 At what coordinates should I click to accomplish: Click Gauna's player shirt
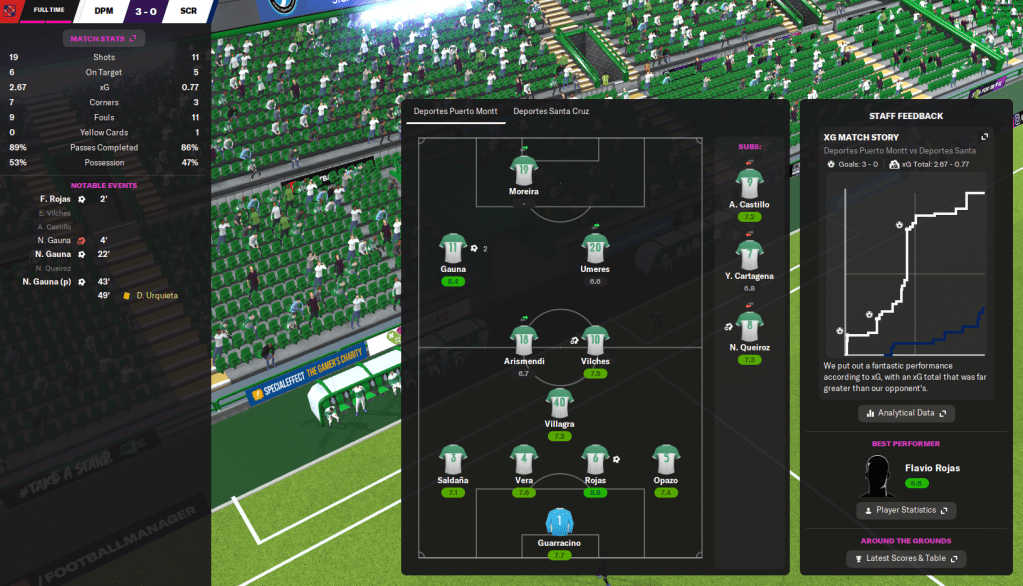coord(453,248)
